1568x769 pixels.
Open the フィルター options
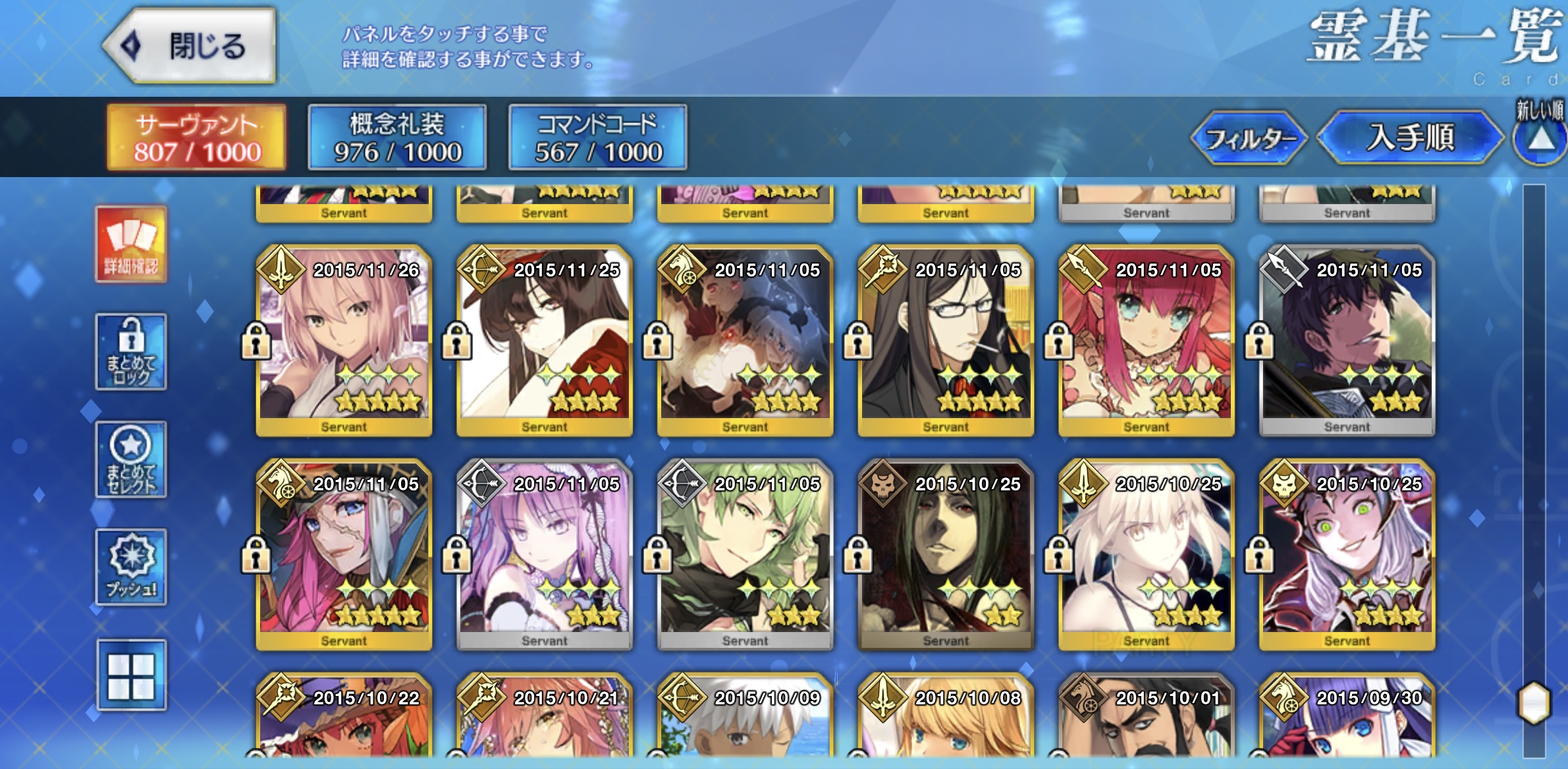[x=1249, y=138]
